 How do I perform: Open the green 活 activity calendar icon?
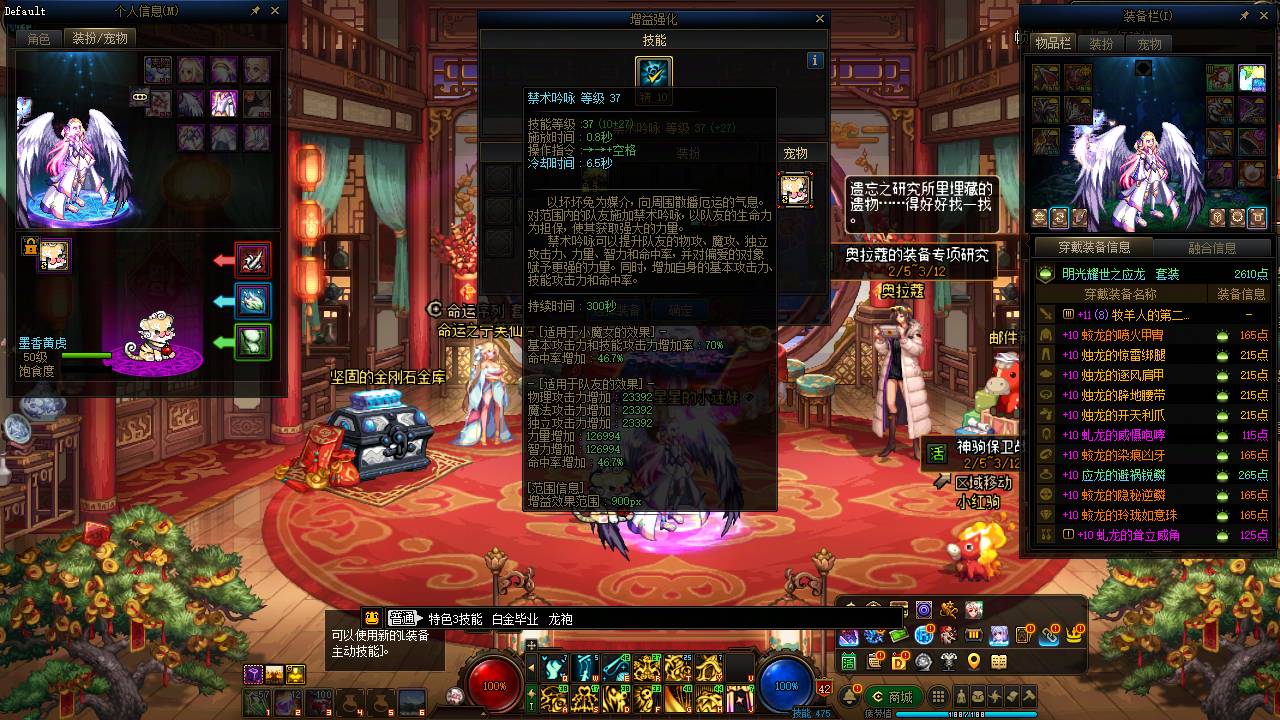click(x=848, y=661)
